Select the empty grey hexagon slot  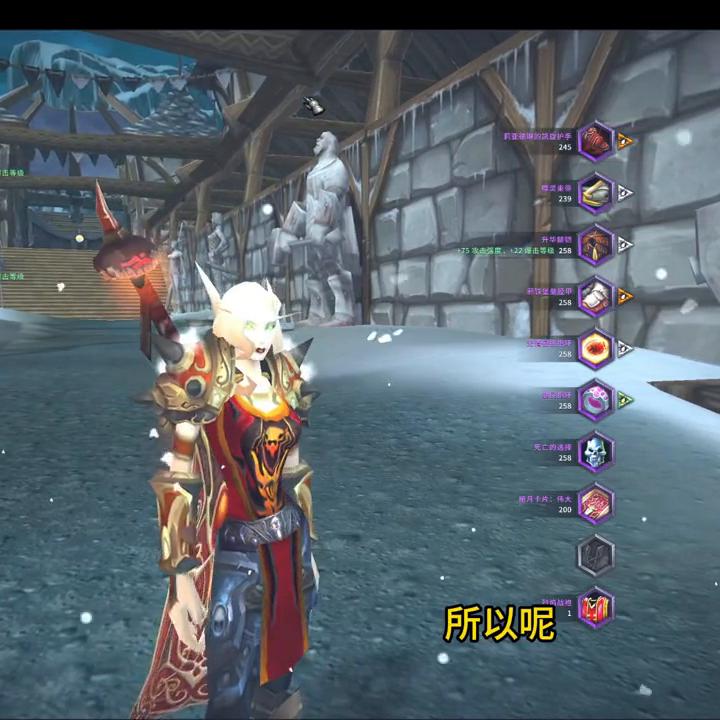tap(596, 555)
